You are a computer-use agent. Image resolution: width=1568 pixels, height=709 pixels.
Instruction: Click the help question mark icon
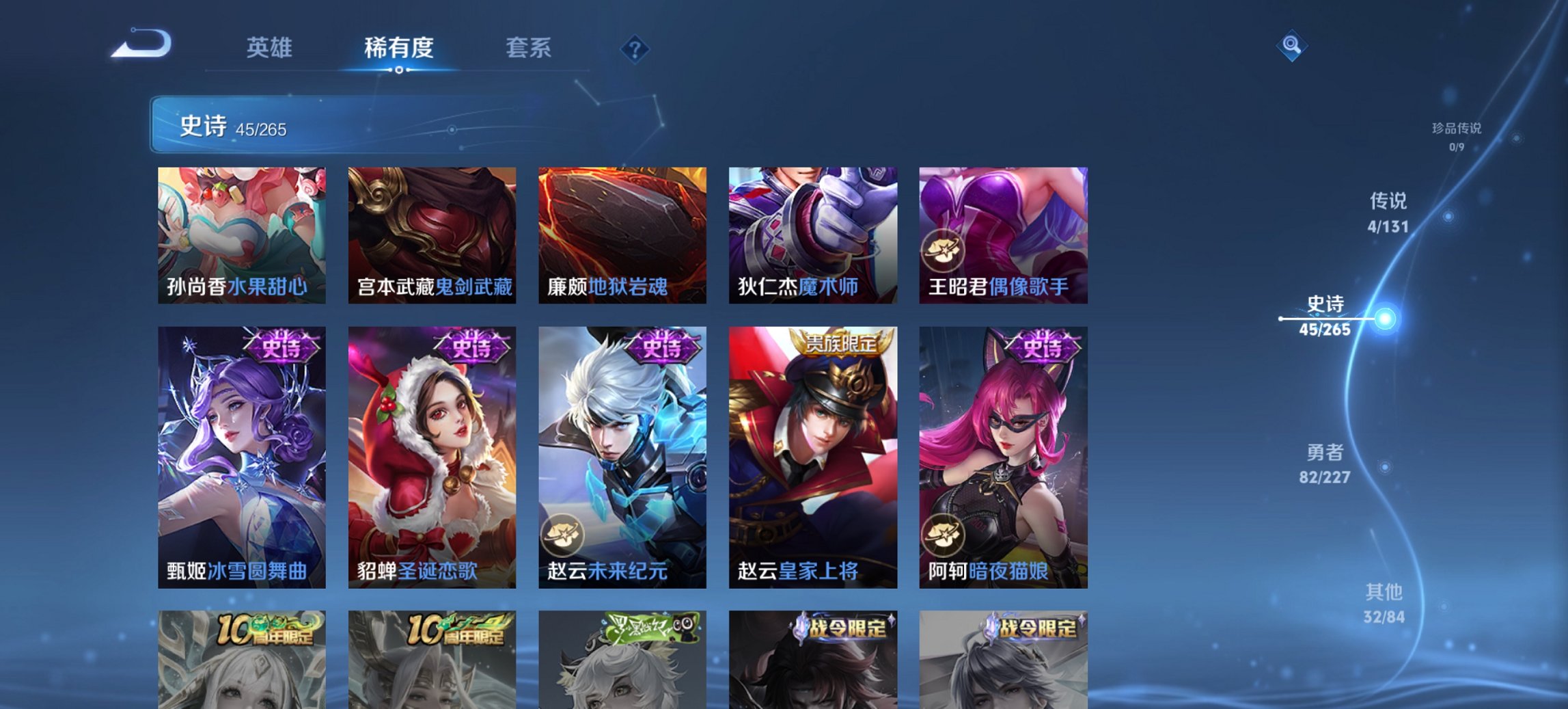[x=636, y=48]
